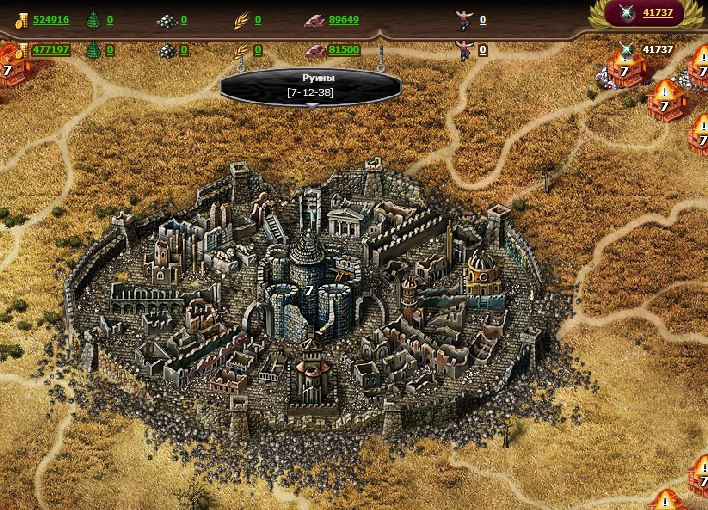Click the gold amount 477197 link

point(51,50)
